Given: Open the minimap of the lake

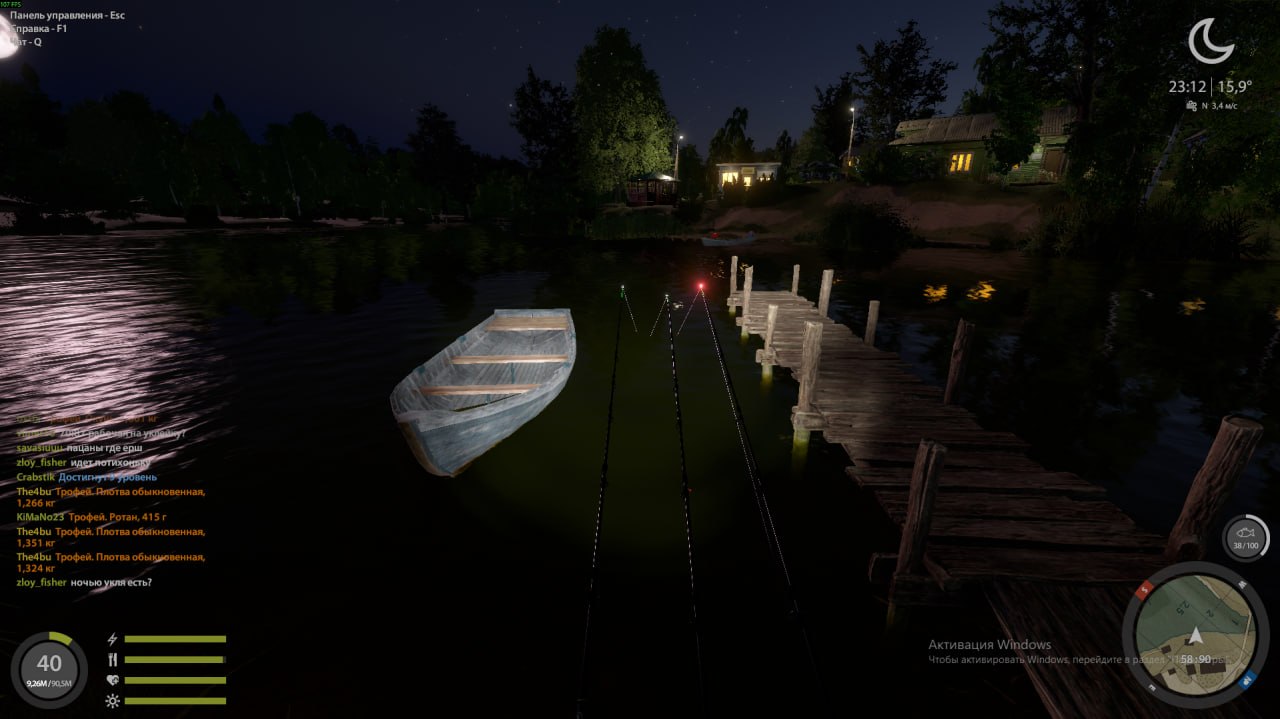Looking at the screenshot, I should [x=1195, y=636].
